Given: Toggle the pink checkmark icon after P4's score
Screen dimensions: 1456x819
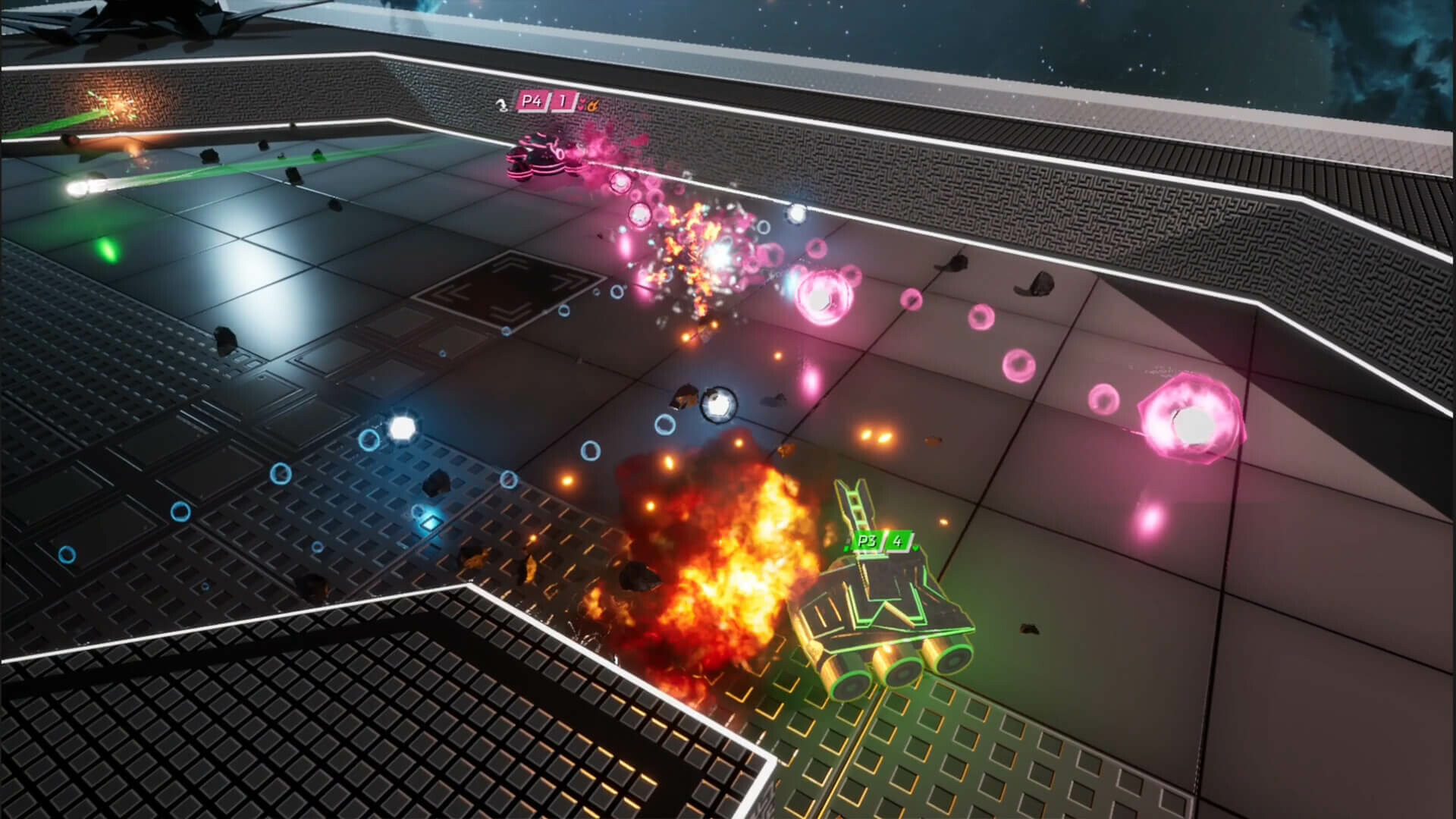Looking at the screenshot, I should click(582, 105).
